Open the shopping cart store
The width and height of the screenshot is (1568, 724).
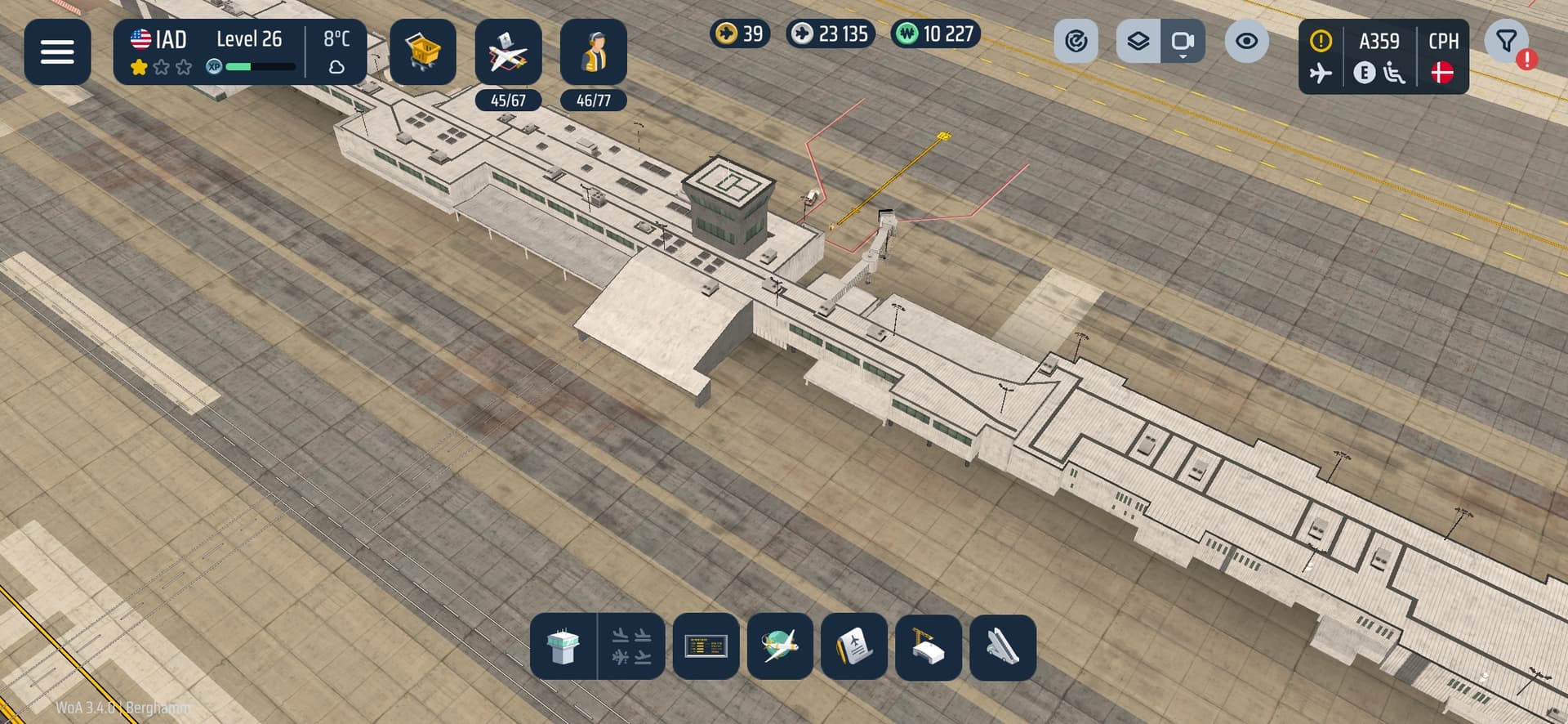click(x=422, y=52)
